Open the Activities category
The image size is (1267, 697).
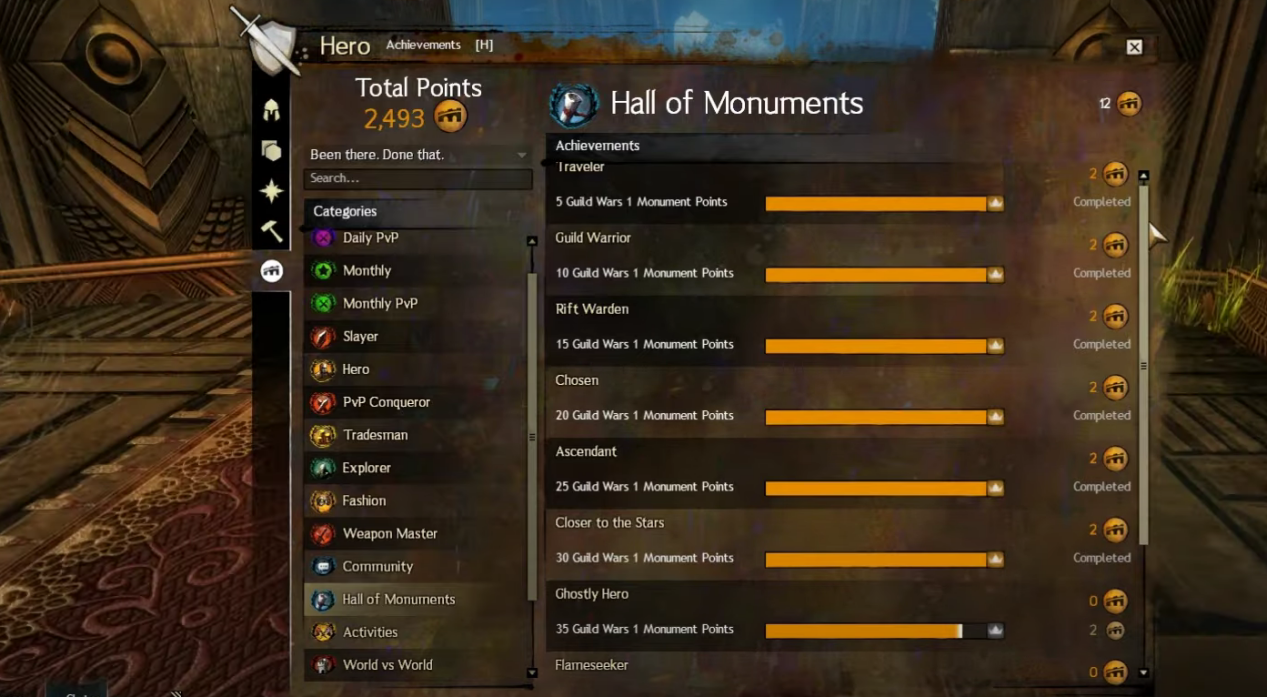370,632
